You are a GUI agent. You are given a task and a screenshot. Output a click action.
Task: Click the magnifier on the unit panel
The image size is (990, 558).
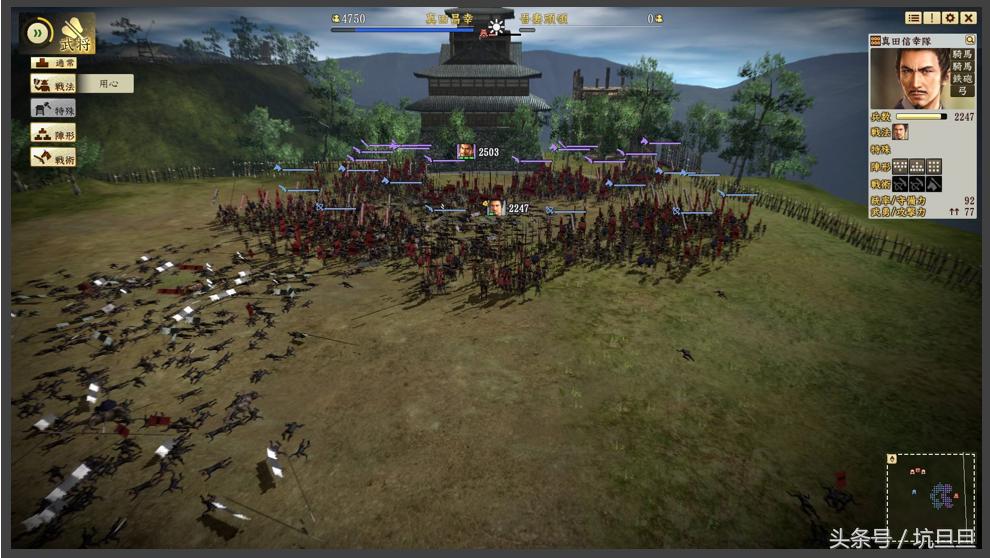969,40
